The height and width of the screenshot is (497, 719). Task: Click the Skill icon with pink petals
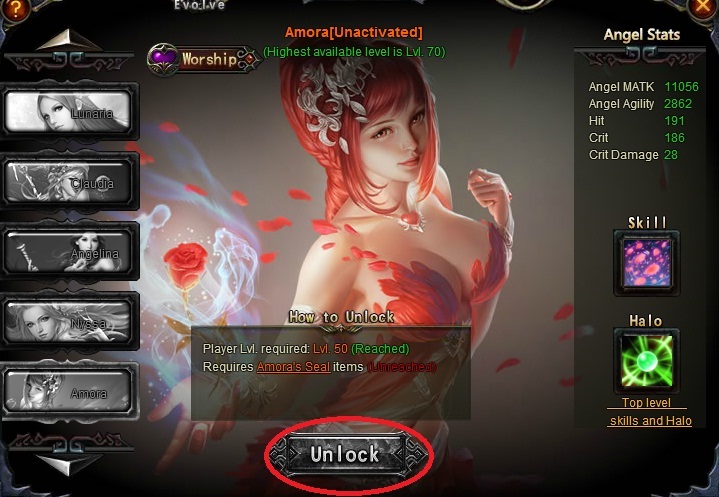click(645, 263)
